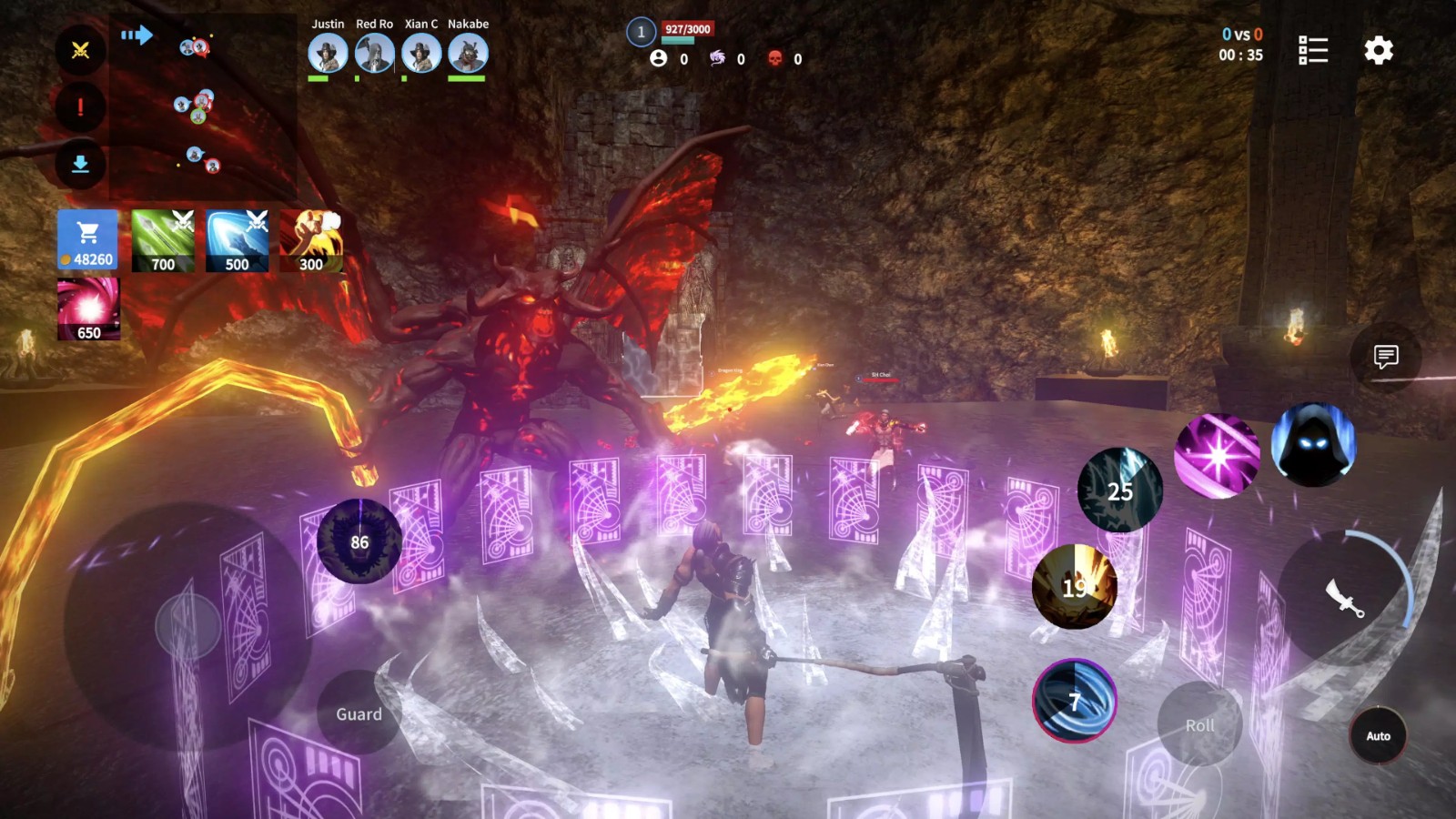Buy the golden item costing 300

click(311, 240)
